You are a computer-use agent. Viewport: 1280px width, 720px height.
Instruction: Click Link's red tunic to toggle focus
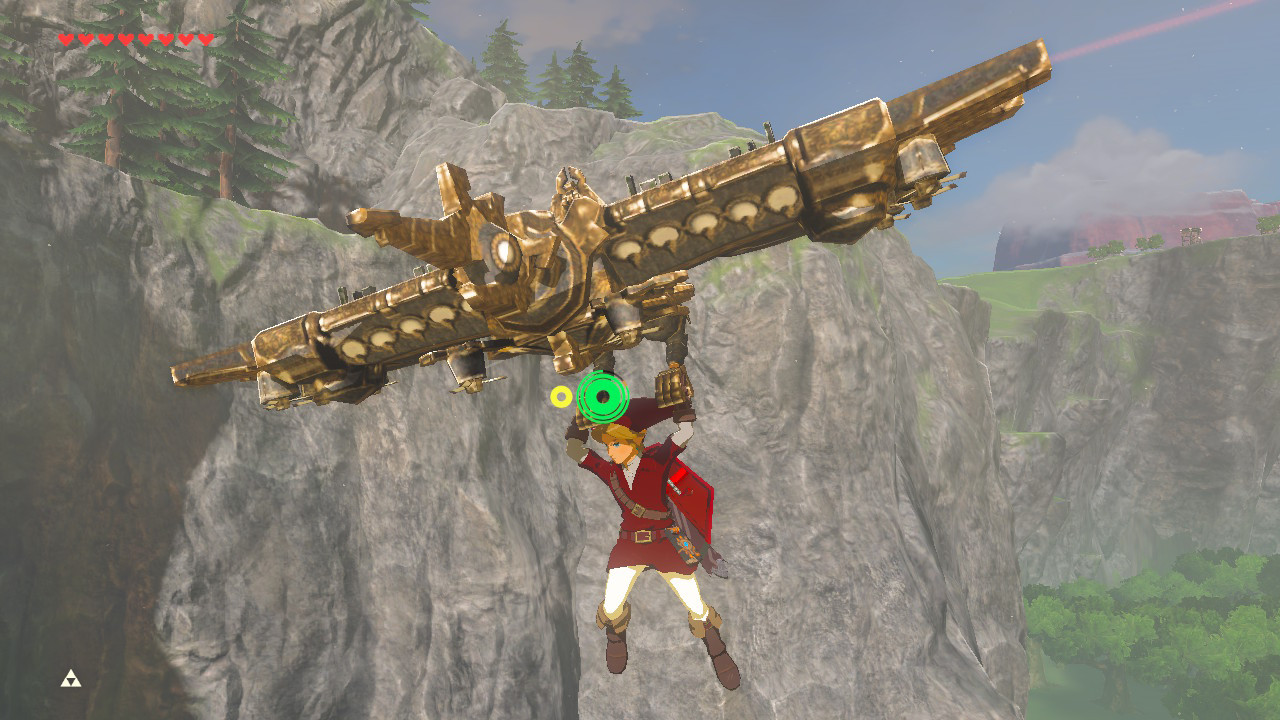coord(640,500)
